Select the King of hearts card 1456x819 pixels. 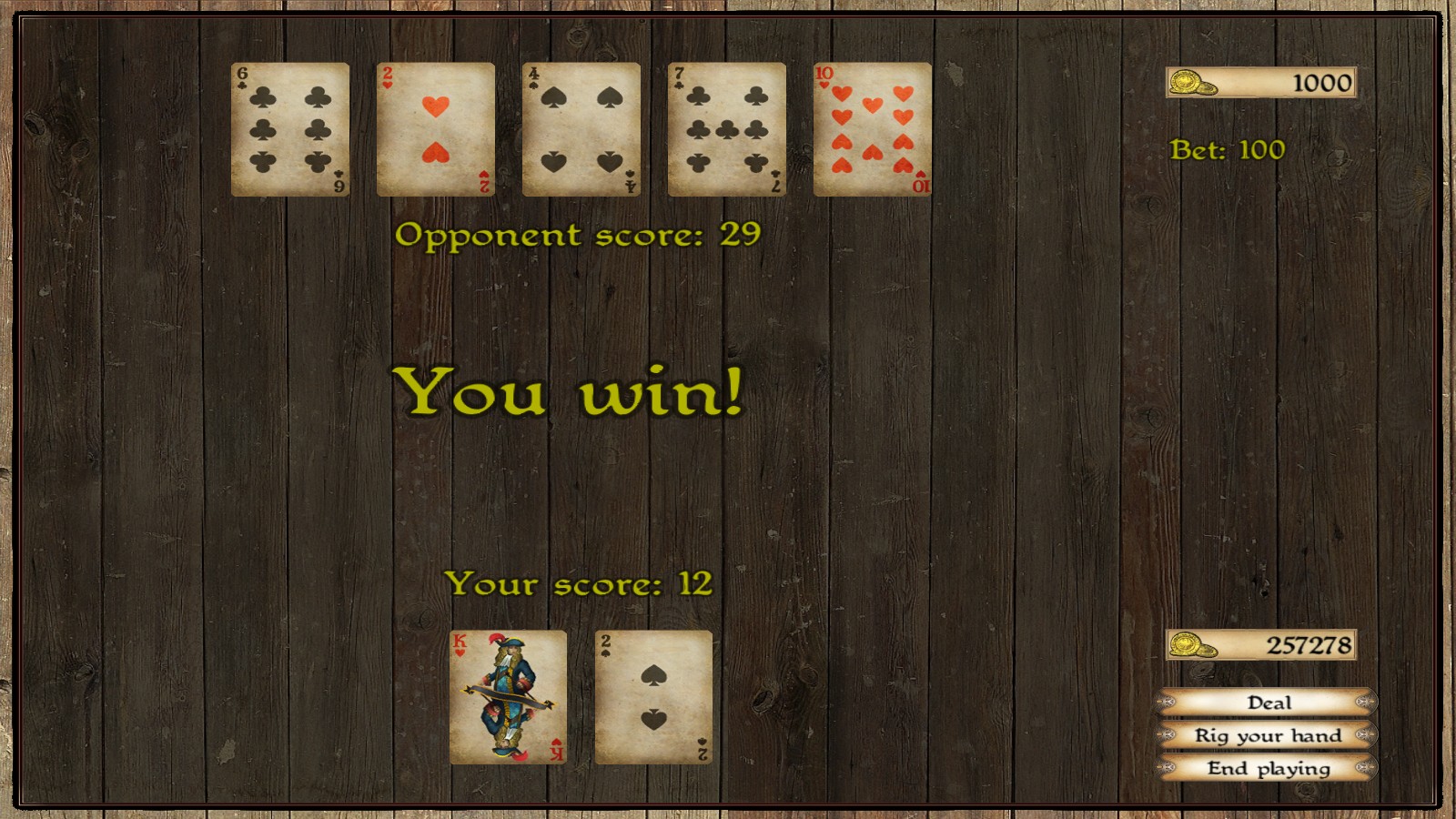[508, 697]
